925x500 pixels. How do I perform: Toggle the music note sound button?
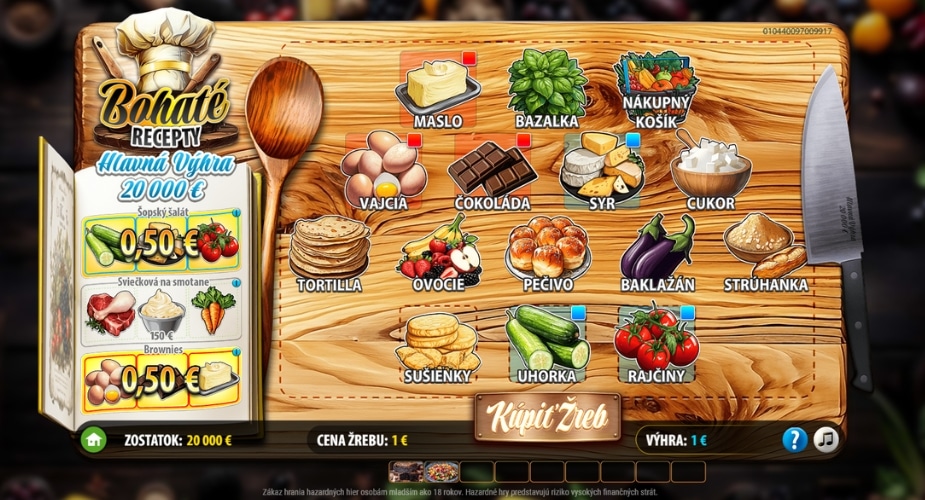826,439
